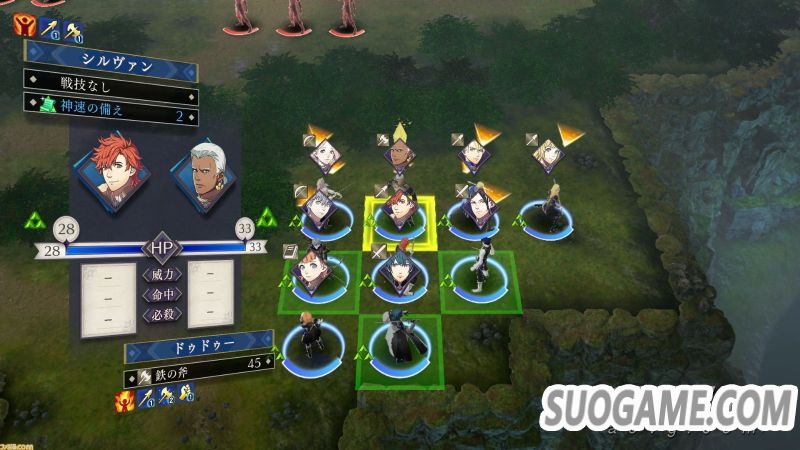Image resolution: width=800 pixels, height=450 pixels.
Task: Click the orange crest icon at top-left
Action: coord(25,24)
